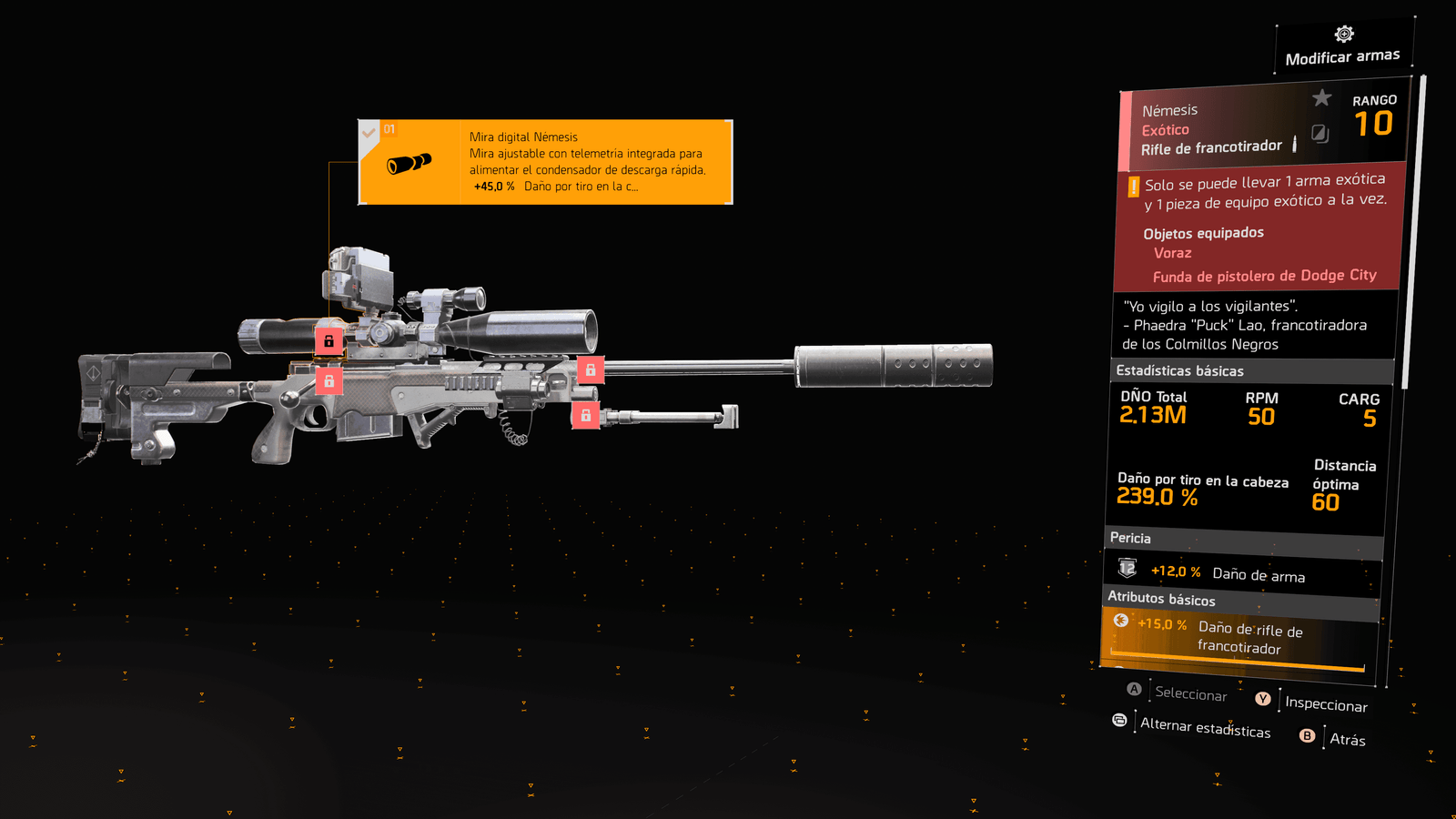Select the sniper rifle damage attribute row
Viewport: 1456px width, 819px height.
(1239, 637)
